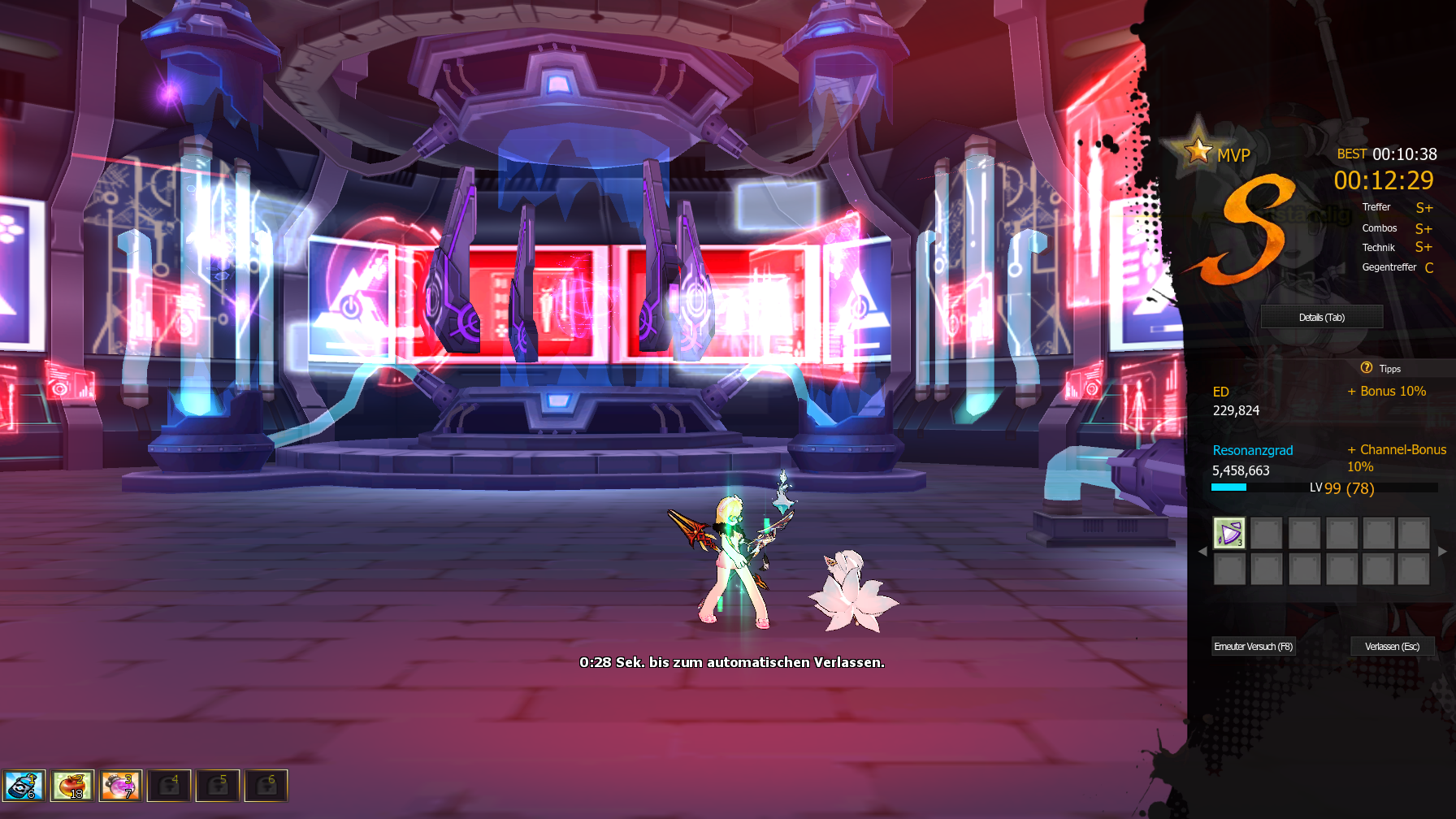Viewport: 1456px width, 819px height.
Task: Select the purple crystal shard reward
Action: click(1228, 533)
